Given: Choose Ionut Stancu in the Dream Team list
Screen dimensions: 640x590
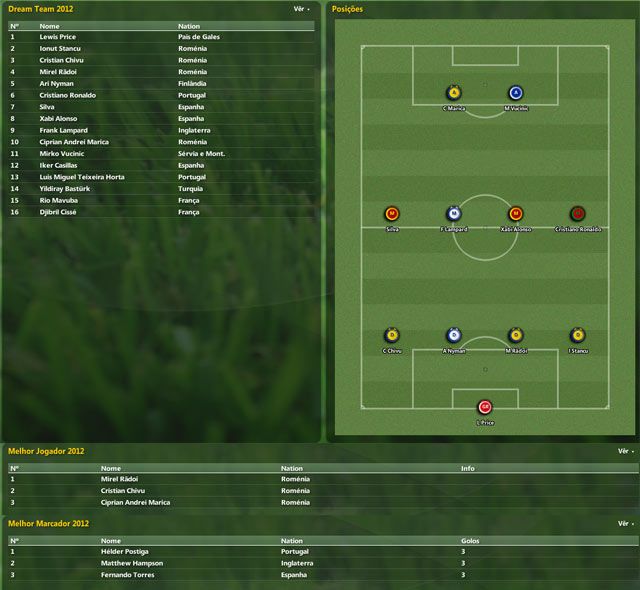Looking at the screenshot, I should [x=60, y=48].
